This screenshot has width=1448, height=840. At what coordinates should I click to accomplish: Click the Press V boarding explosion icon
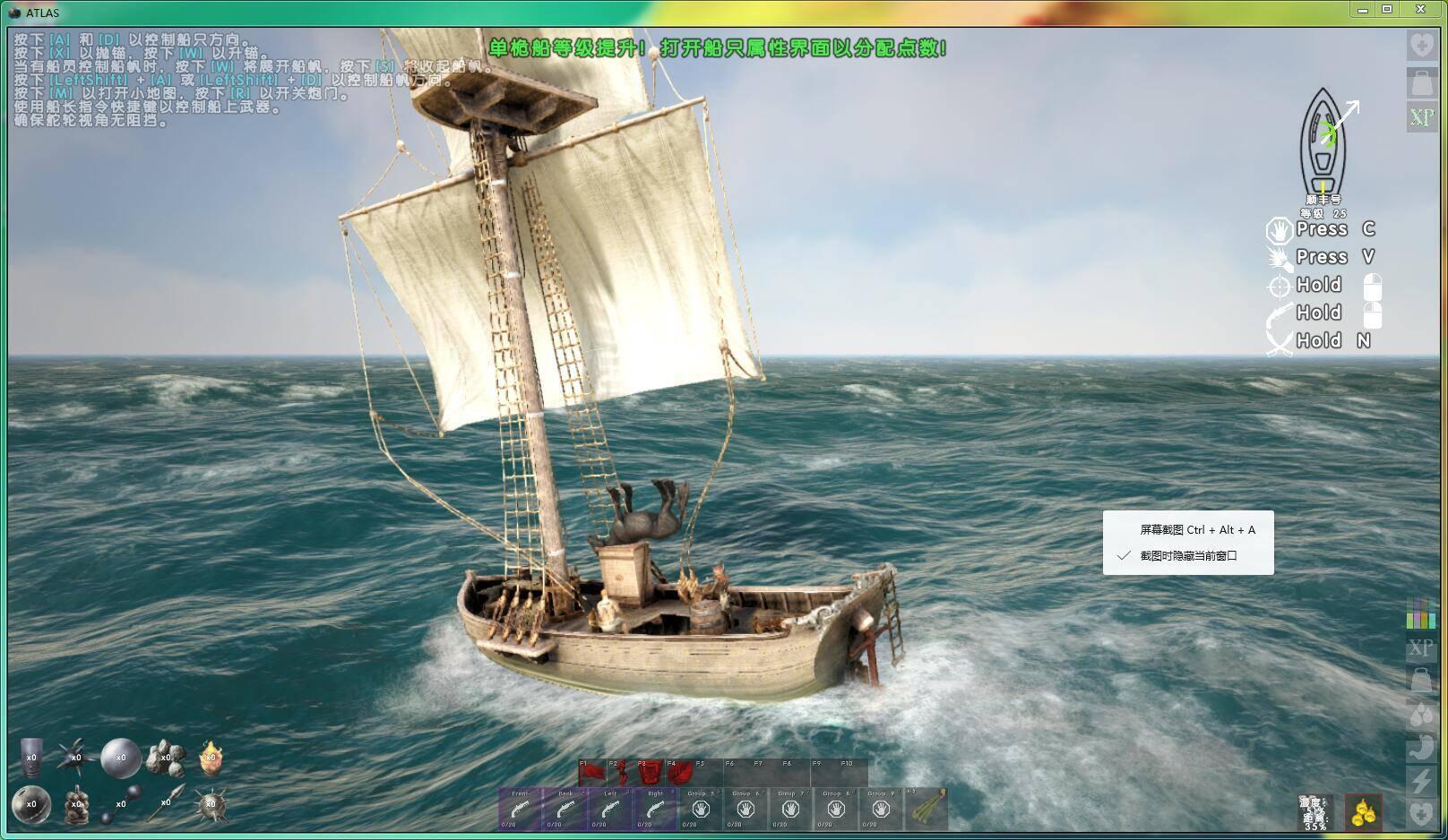coord(1280,258)
